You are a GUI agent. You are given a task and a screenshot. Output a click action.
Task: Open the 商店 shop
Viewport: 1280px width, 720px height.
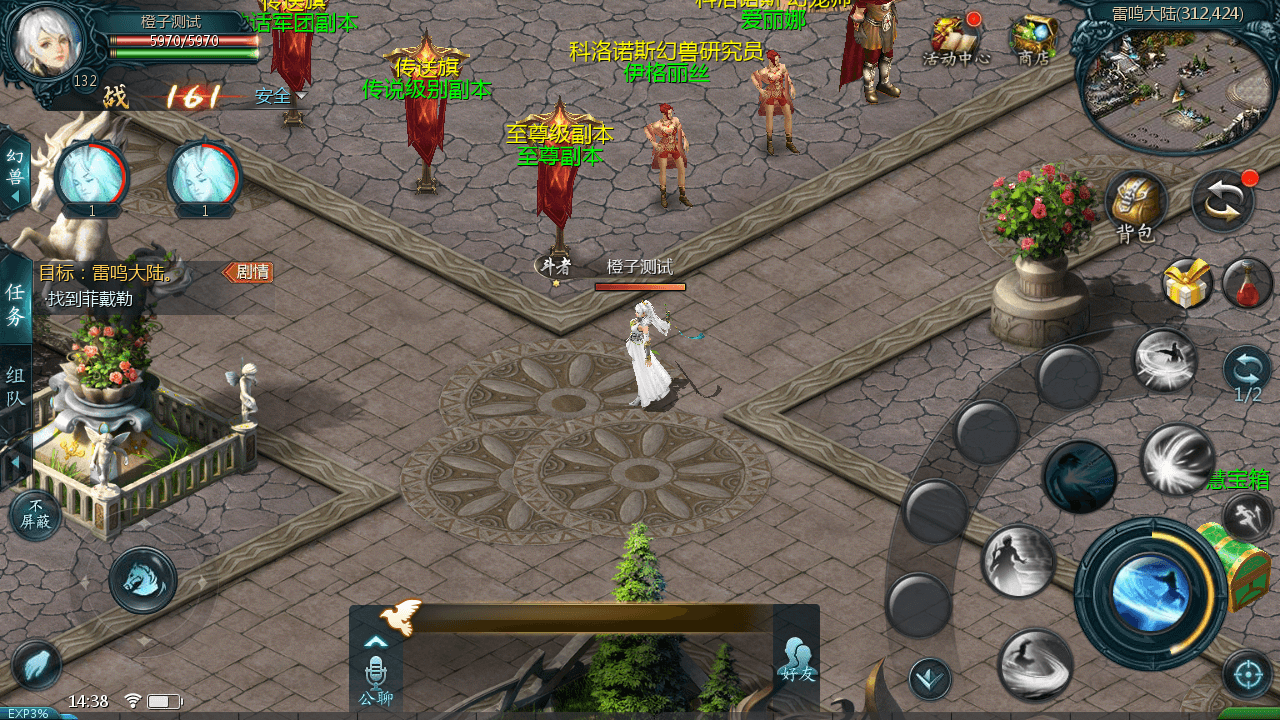(x=1033, y=38)
